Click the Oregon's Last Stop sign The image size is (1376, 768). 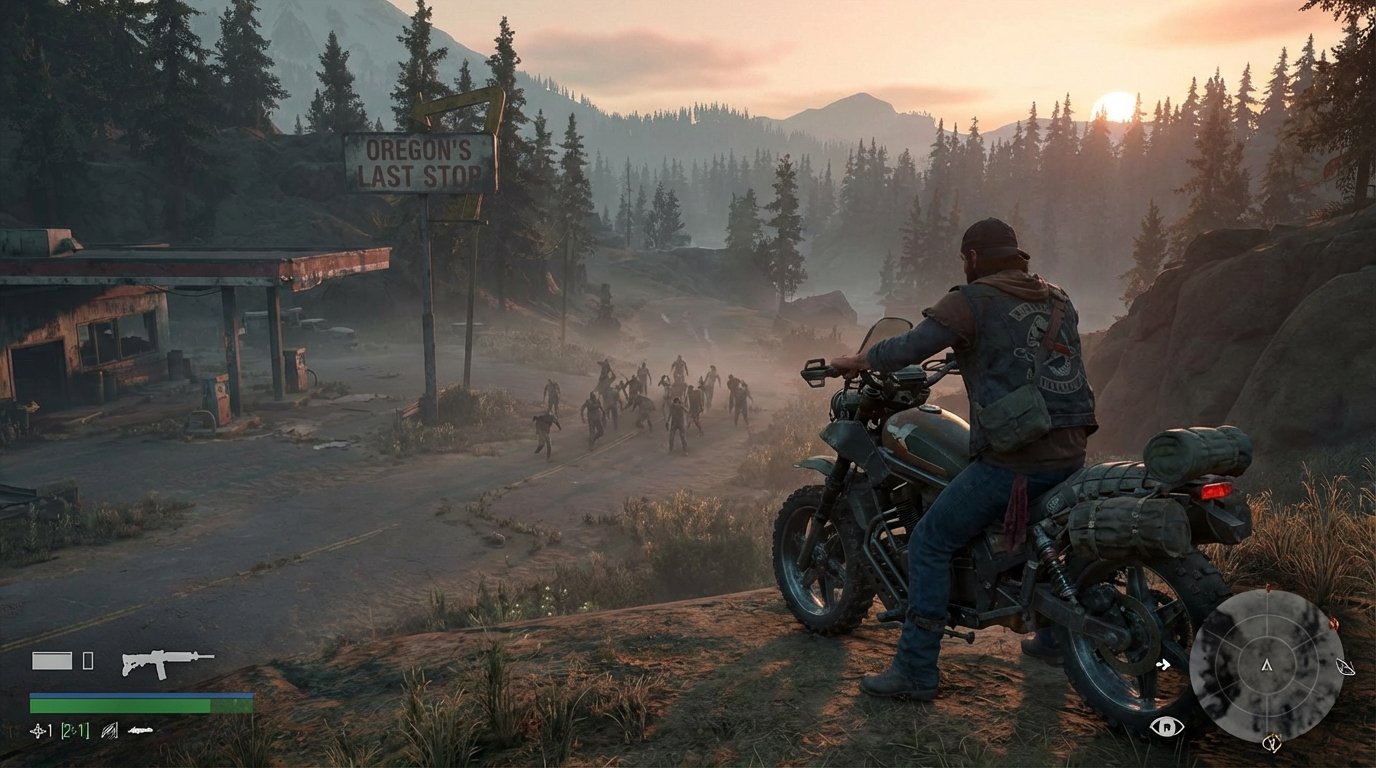[x=420, y=163]
